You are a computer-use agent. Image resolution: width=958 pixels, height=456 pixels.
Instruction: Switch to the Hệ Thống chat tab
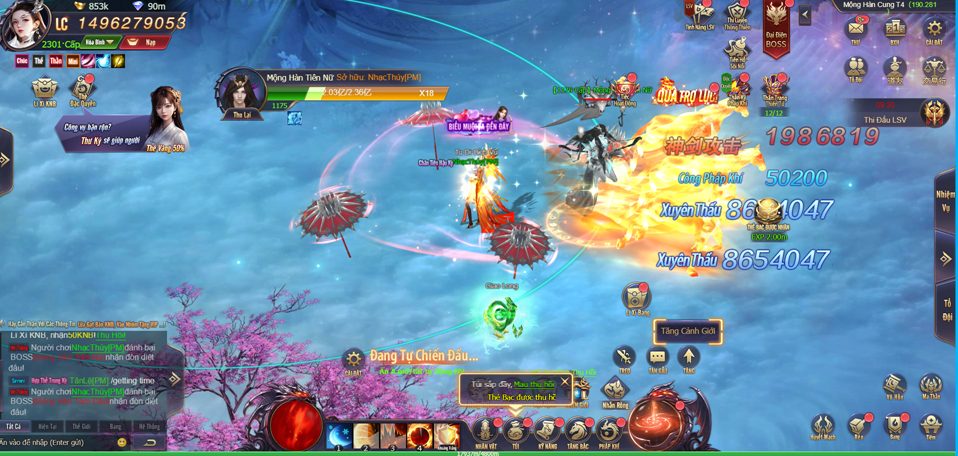[147, 426]
